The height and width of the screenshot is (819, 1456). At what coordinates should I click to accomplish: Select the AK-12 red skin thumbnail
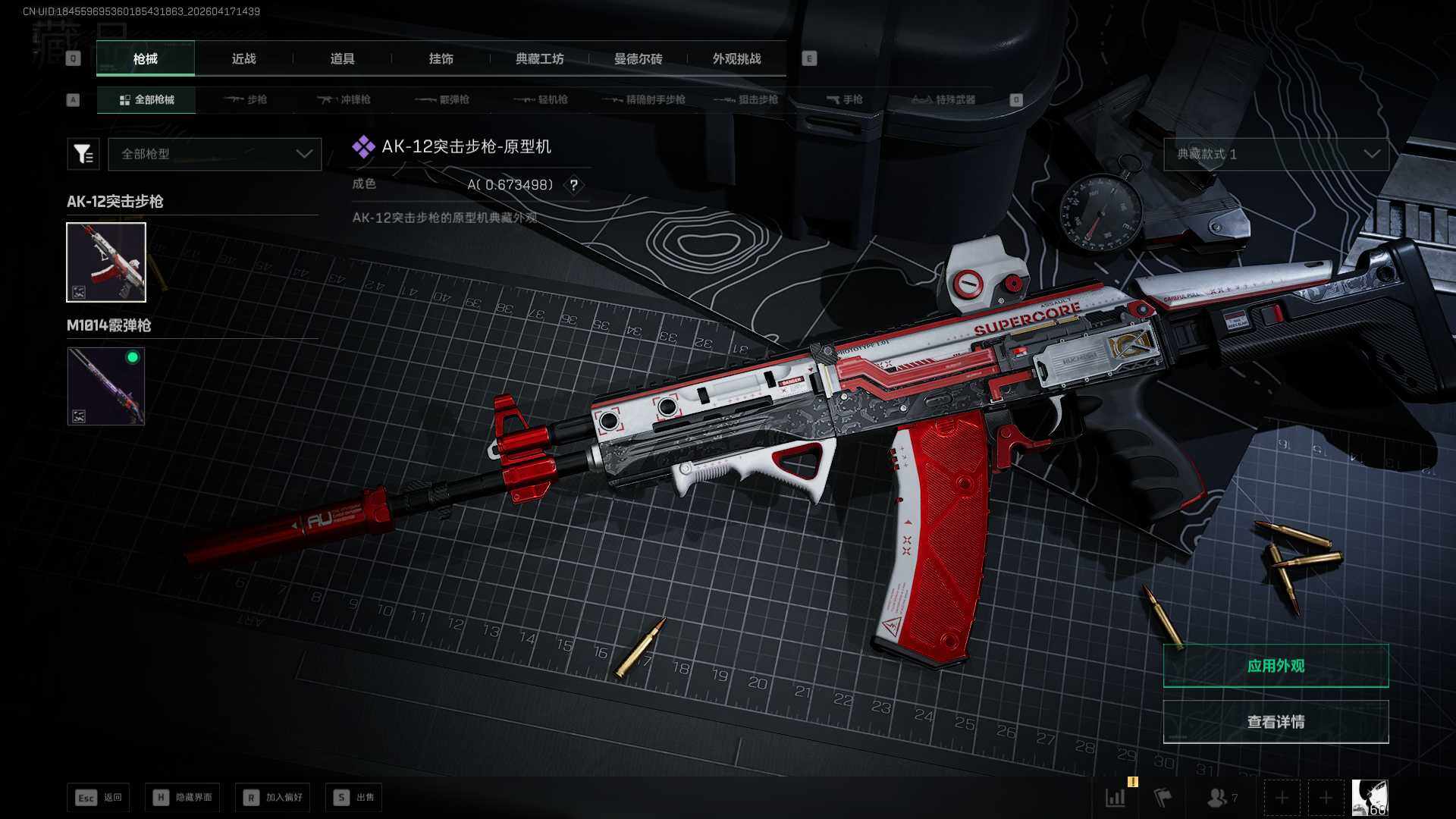pos(106,262)
